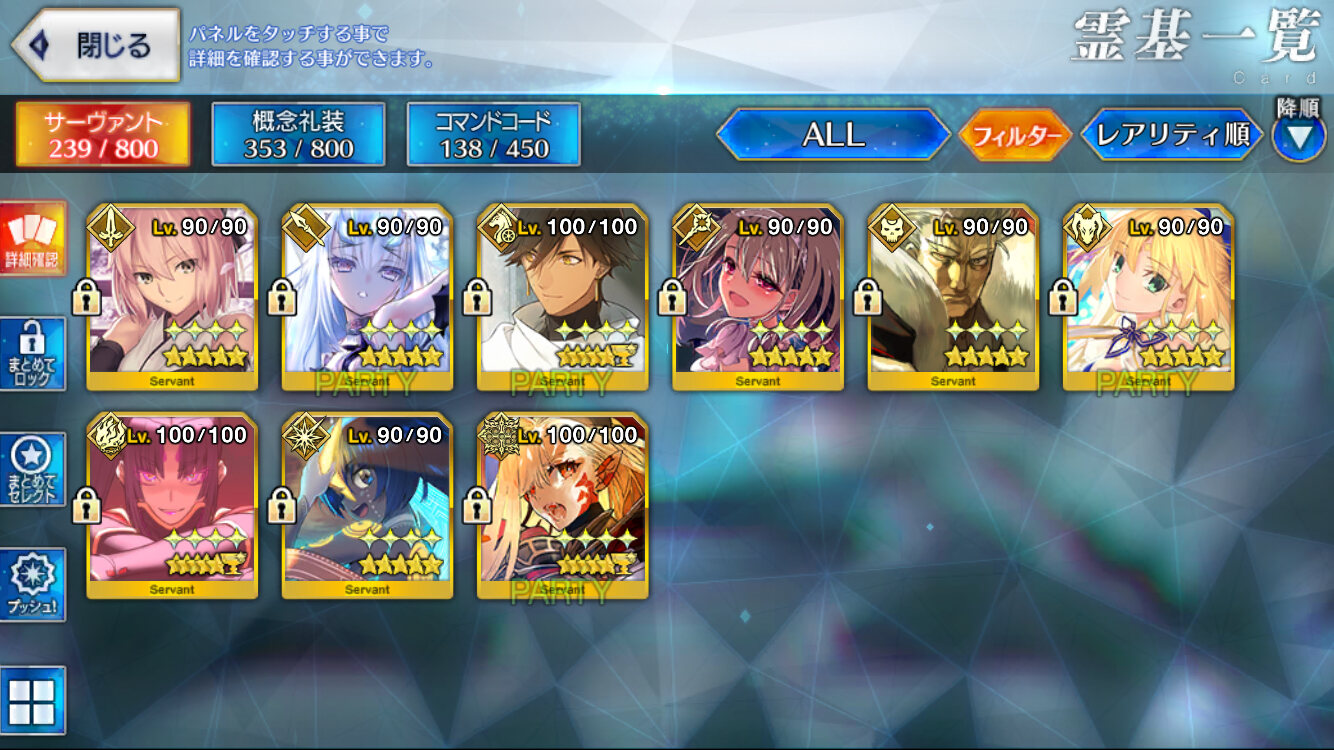
Task: Tap the プッシュ! button
Action: (x=33, y=584)
